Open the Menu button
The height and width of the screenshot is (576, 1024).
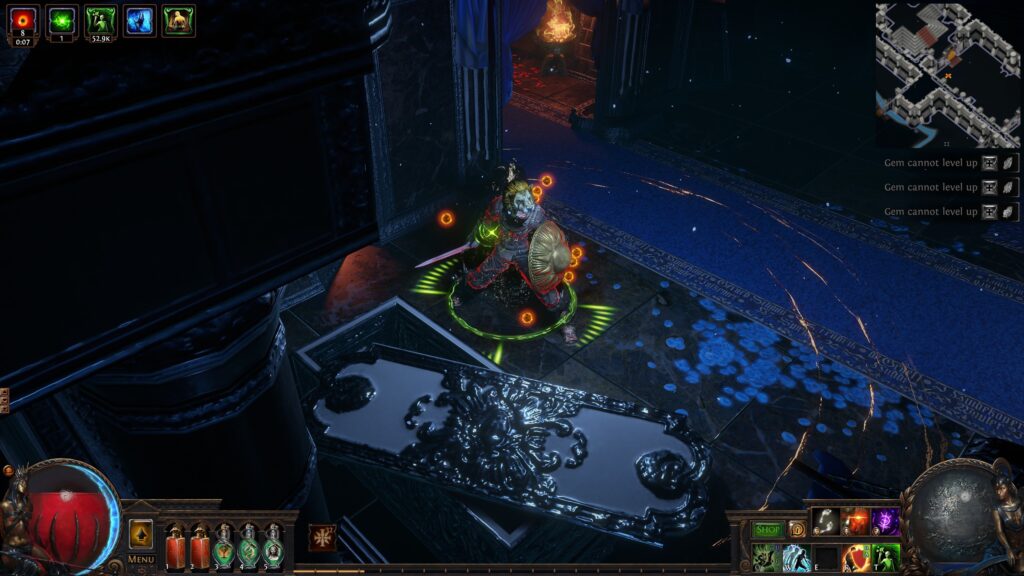141,559
